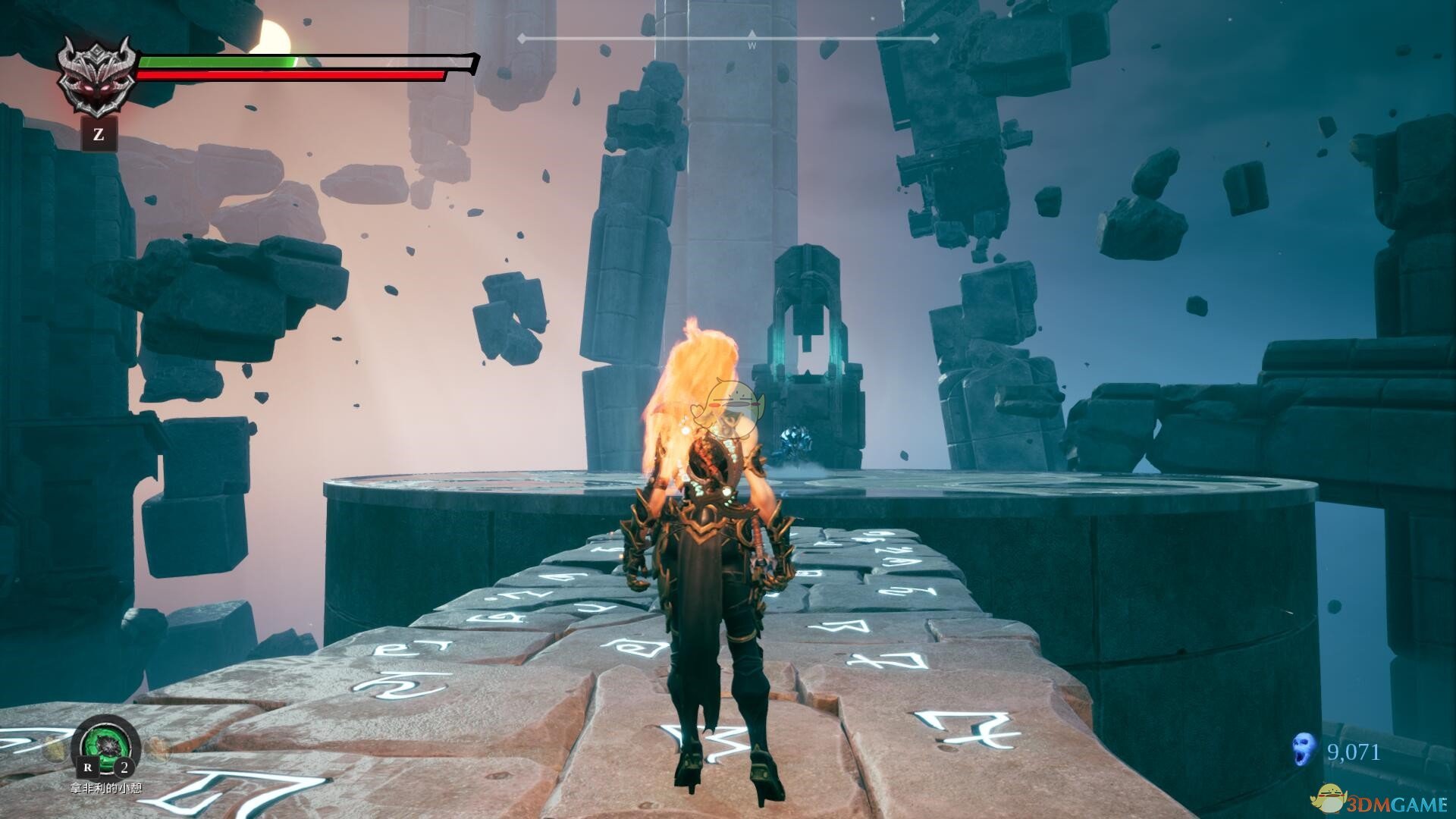Select the faded item right of Nephilim's Respite
This screenshot has width=1456, height=819.
(x=157, y=749)
